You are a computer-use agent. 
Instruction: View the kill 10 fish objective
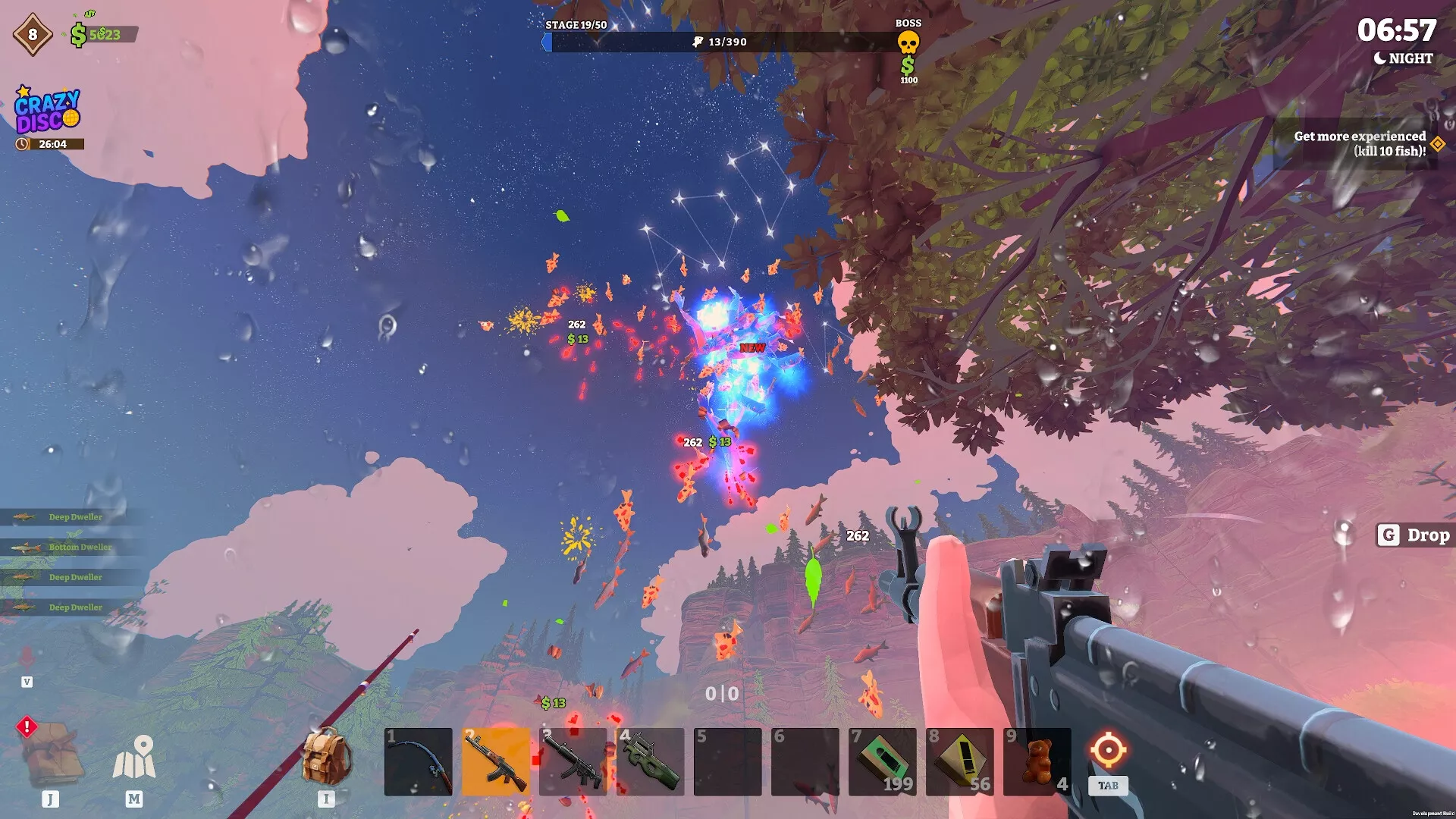[1360, 143]
